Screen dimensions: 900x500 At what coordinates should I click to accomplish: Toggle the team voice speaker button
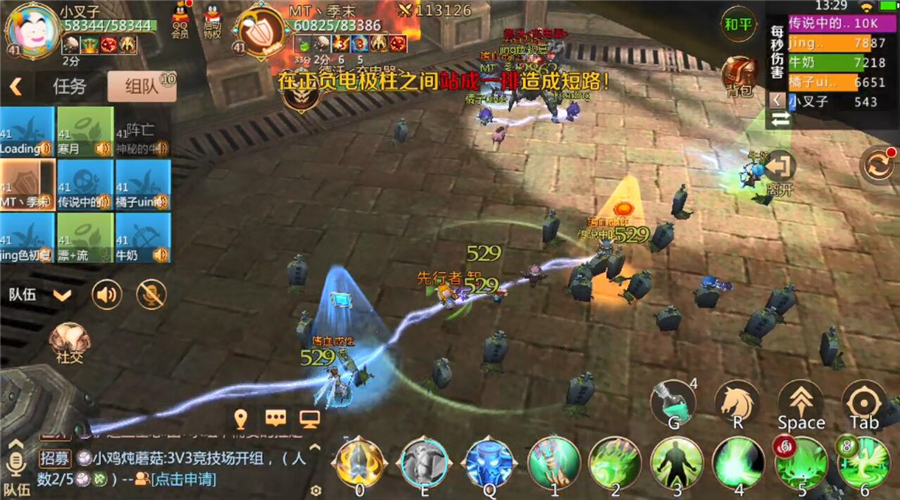107,294
